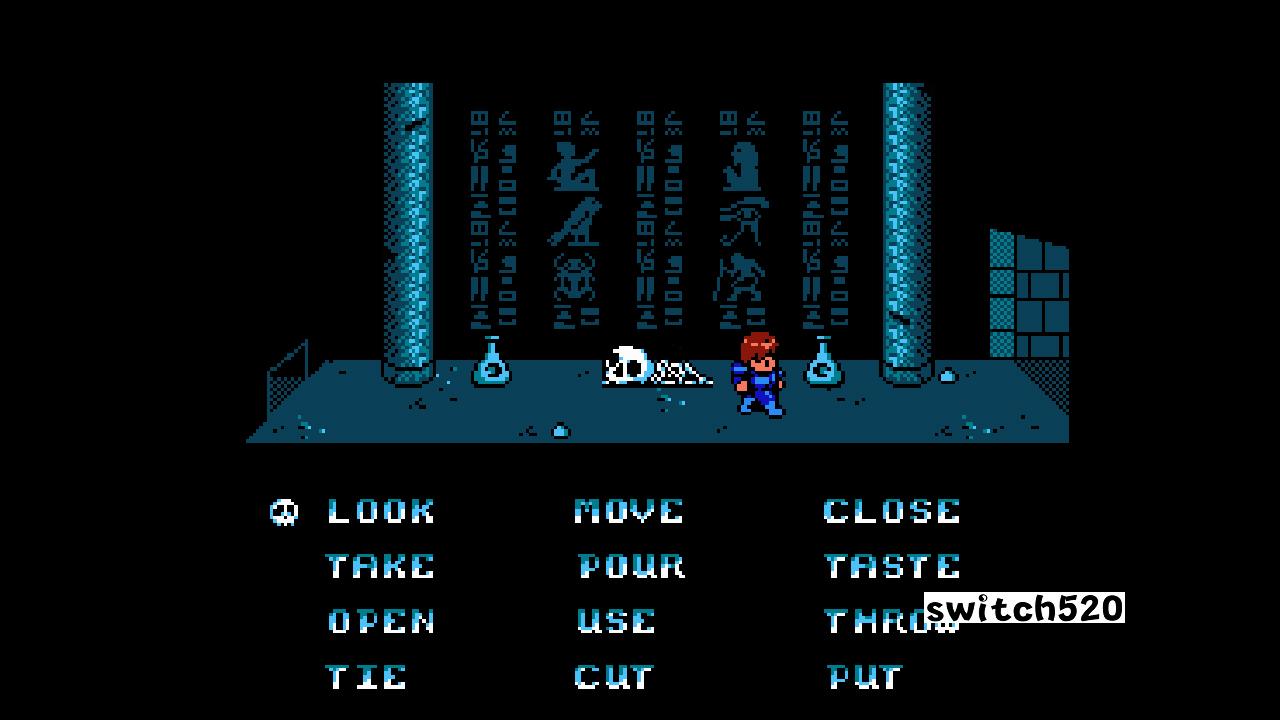
Task: Click the left stone pillar
Action: (x=402, y=230)
